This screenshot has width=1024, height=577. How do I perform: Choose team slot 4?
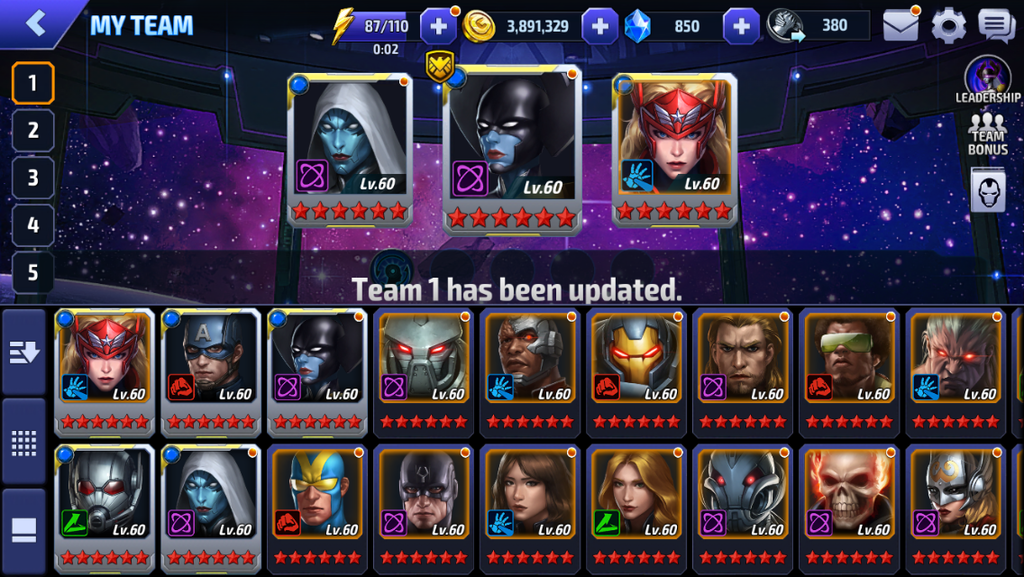33,225
